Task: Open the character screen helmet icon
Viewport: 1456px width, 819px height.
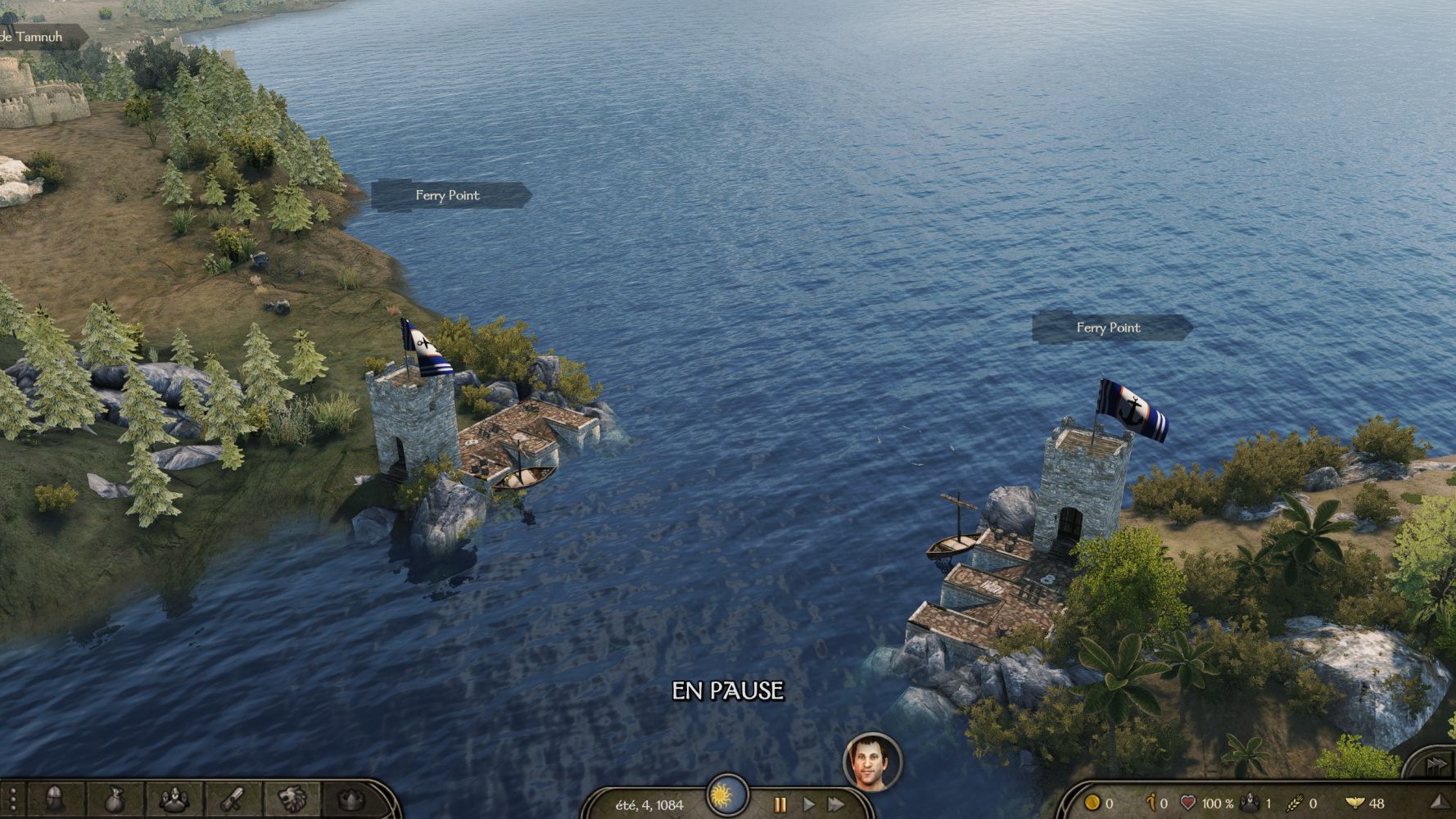Action: point(55,799)
